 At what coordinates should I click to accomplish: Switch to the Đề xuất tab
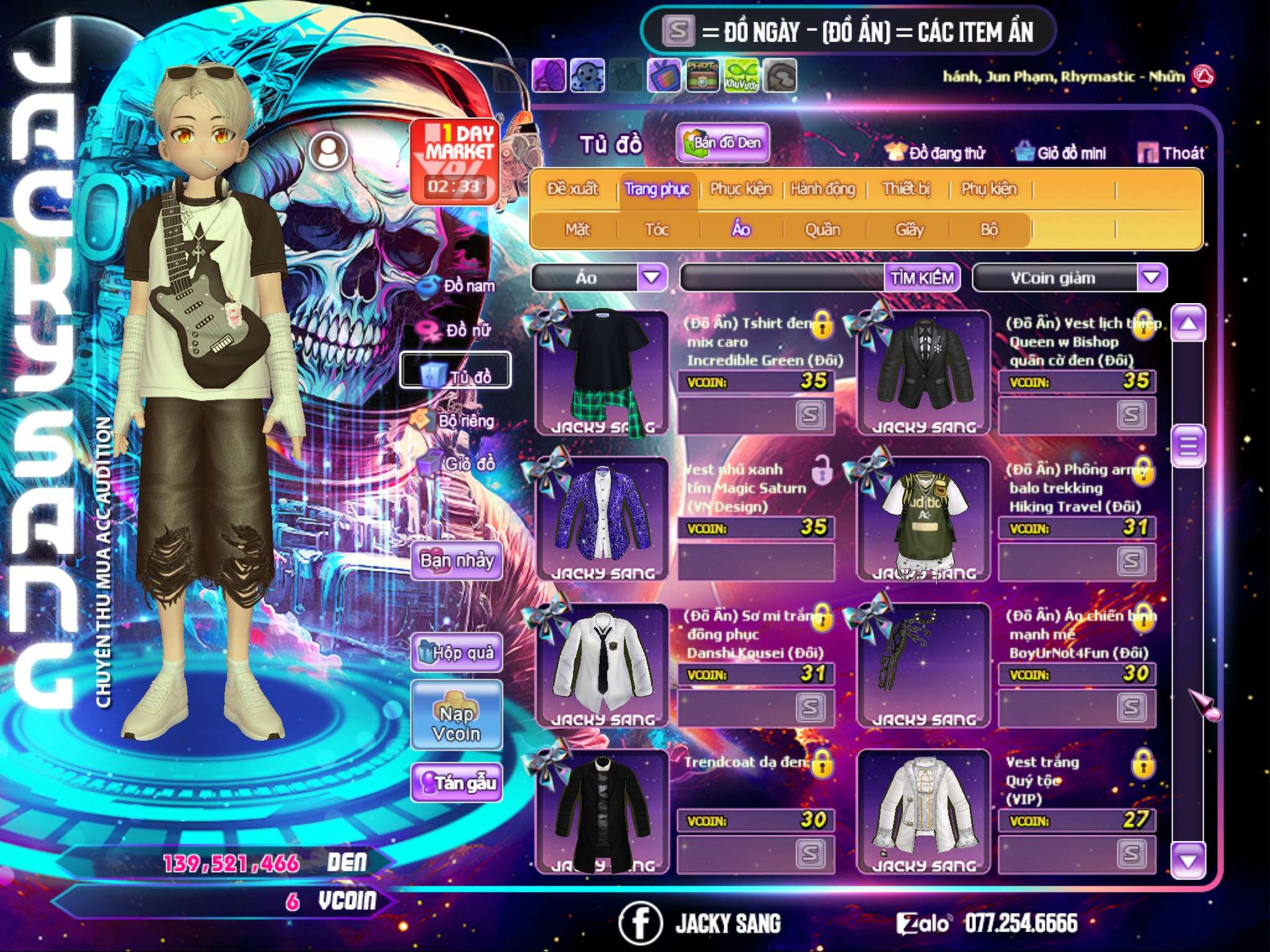[x=572, y=189]
